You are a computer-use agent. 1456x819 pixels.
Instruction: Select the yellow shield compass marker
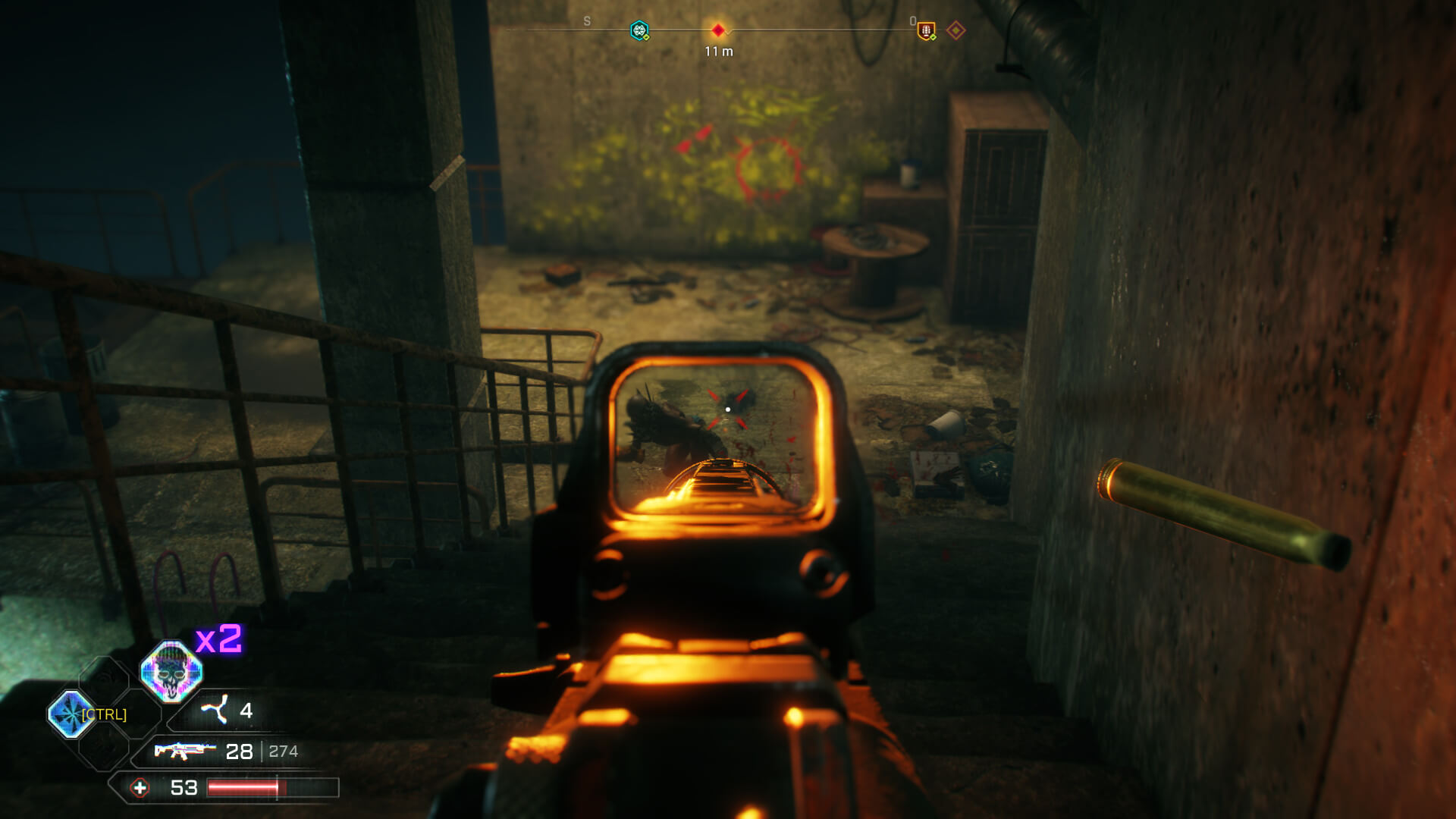926,30
